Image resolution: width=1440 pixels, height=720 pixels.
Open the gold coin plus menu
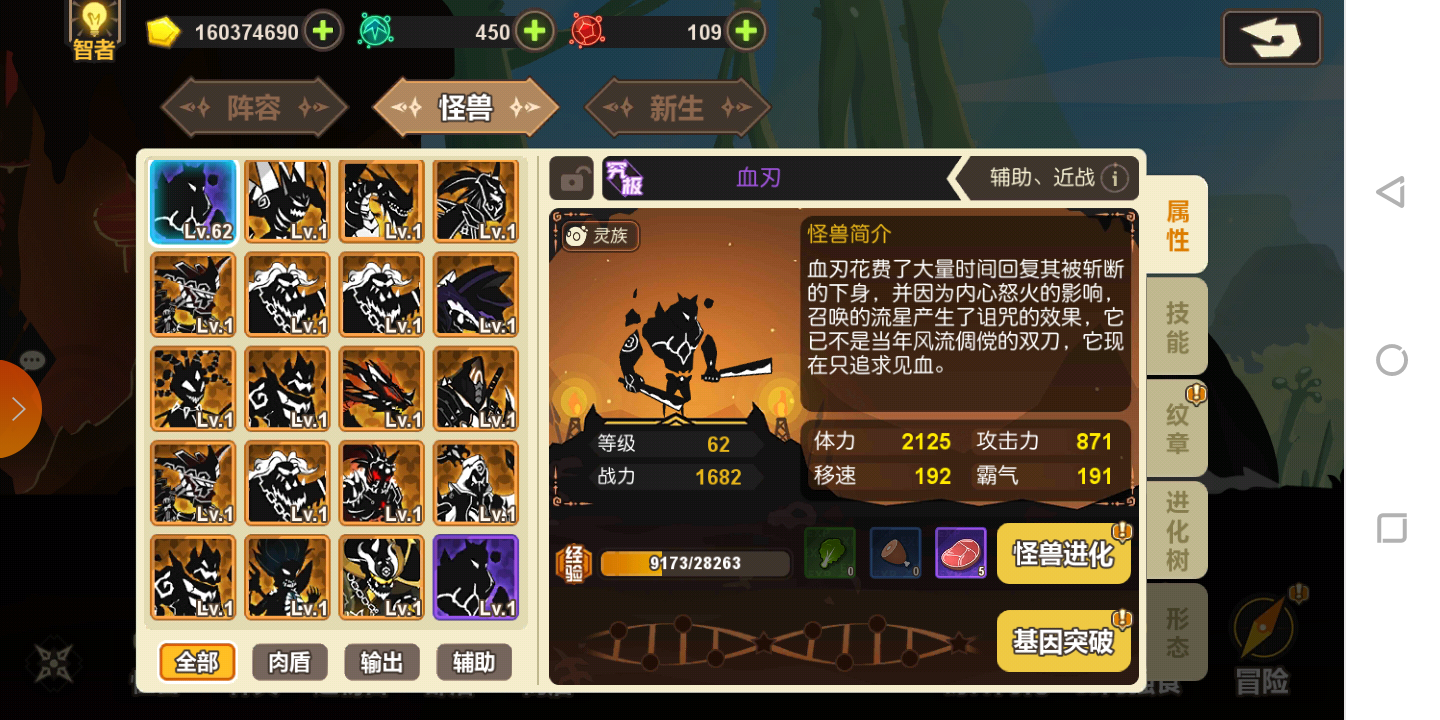pyautogui.click(x=322, y=31)
